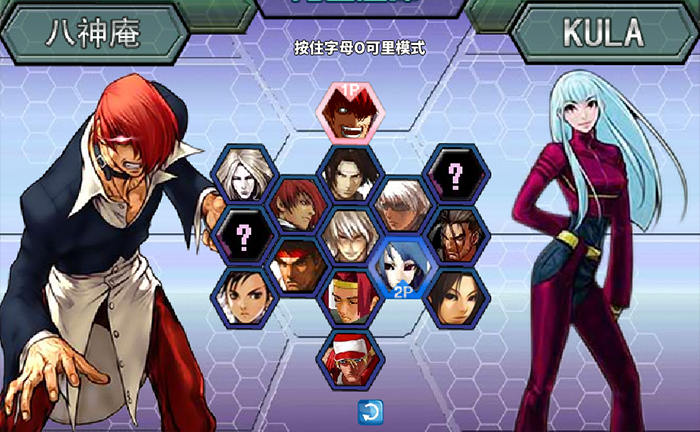Choose the pale fighter with long white hair
The height and width of the screenshot is (432, 700).
click(243, 174)
